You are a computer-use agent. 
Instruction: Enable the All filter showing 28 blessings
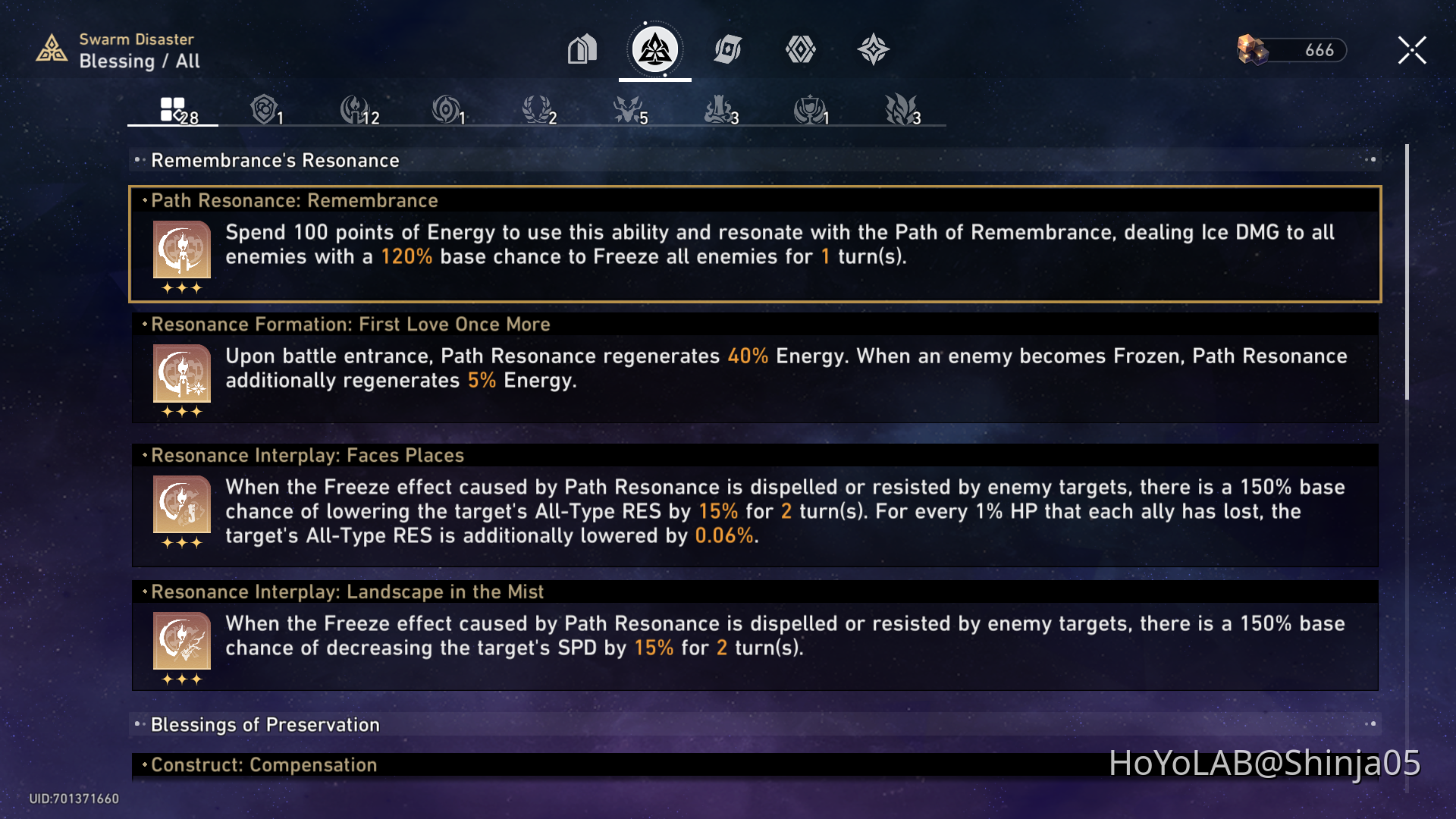pos(172,108)
